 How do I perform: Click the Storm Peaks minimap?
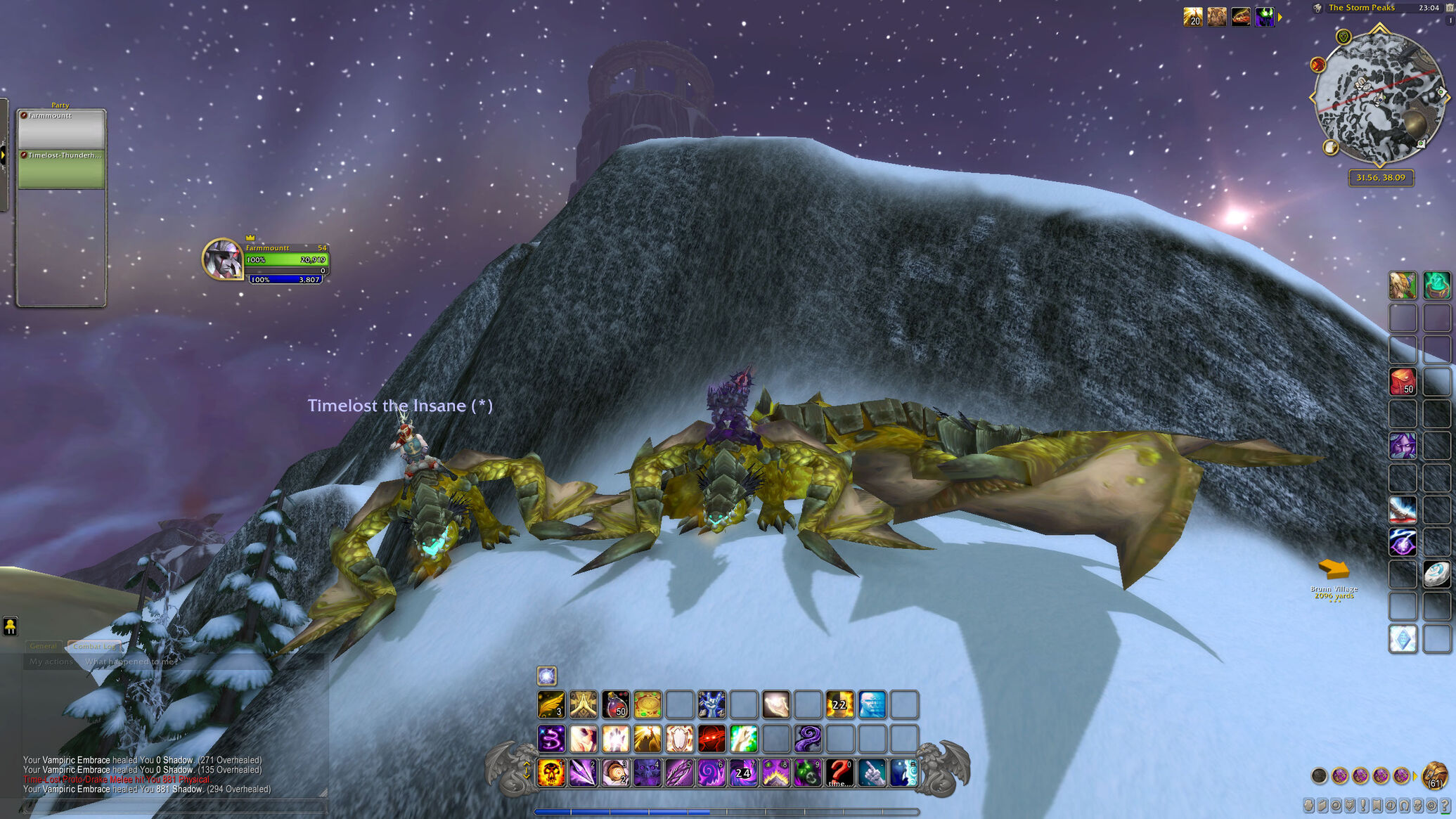[x=1378, y=97]
